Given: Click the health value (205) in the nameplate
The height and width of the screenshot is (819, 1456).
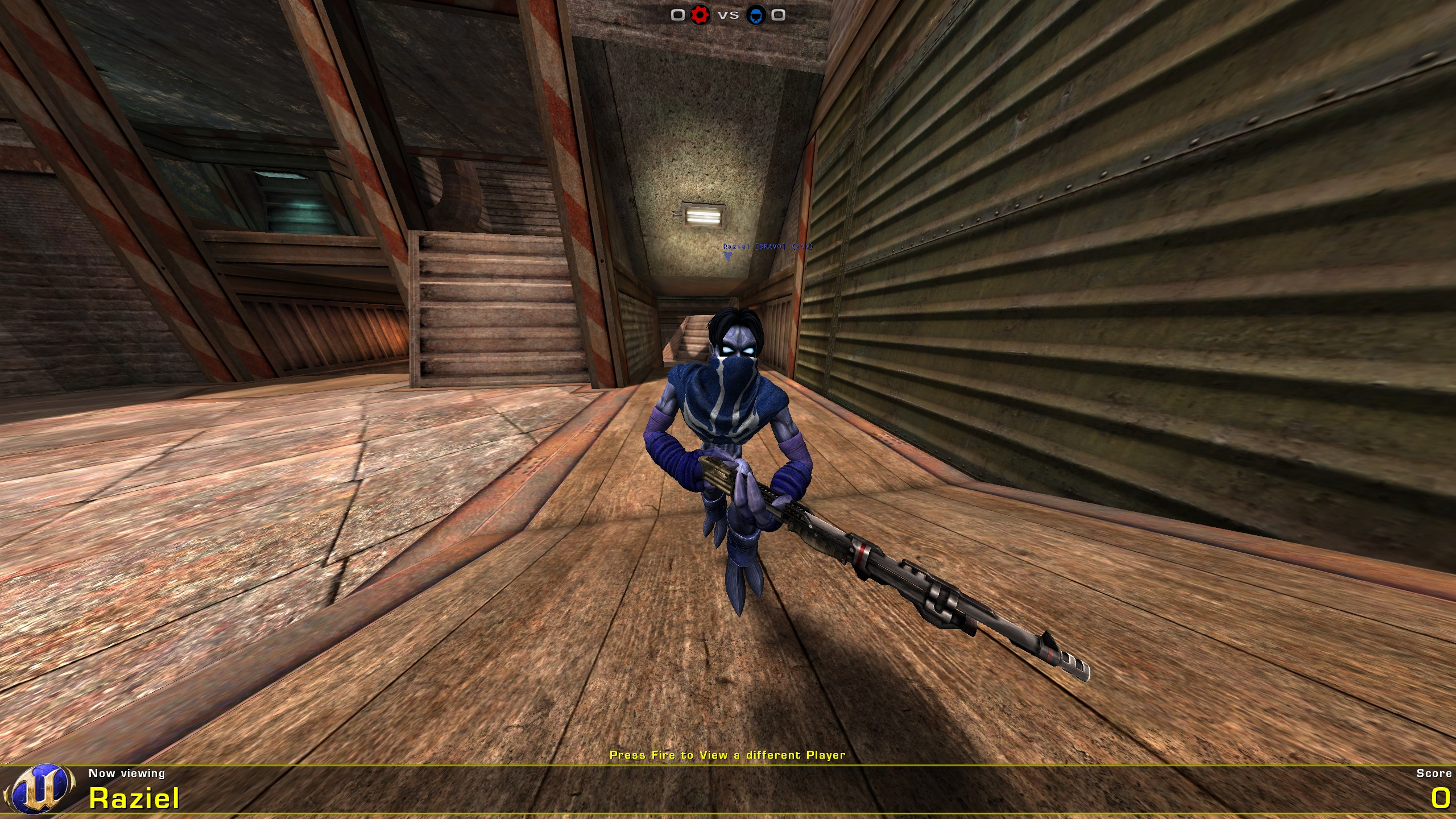Looking at the screenshot, I should coord(802,247).
